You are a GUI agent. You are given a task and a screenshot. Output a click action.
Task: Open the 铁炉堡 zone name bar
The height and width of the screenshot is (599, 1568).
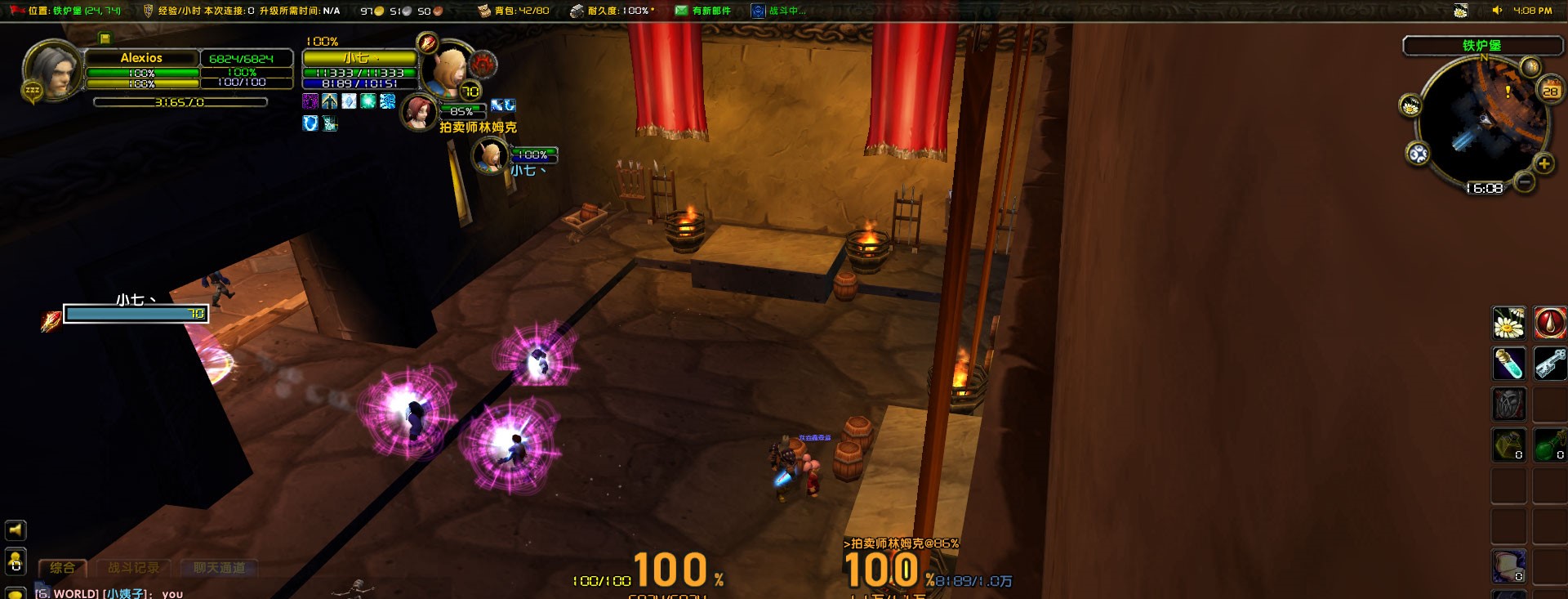(x=1481, y=46)
